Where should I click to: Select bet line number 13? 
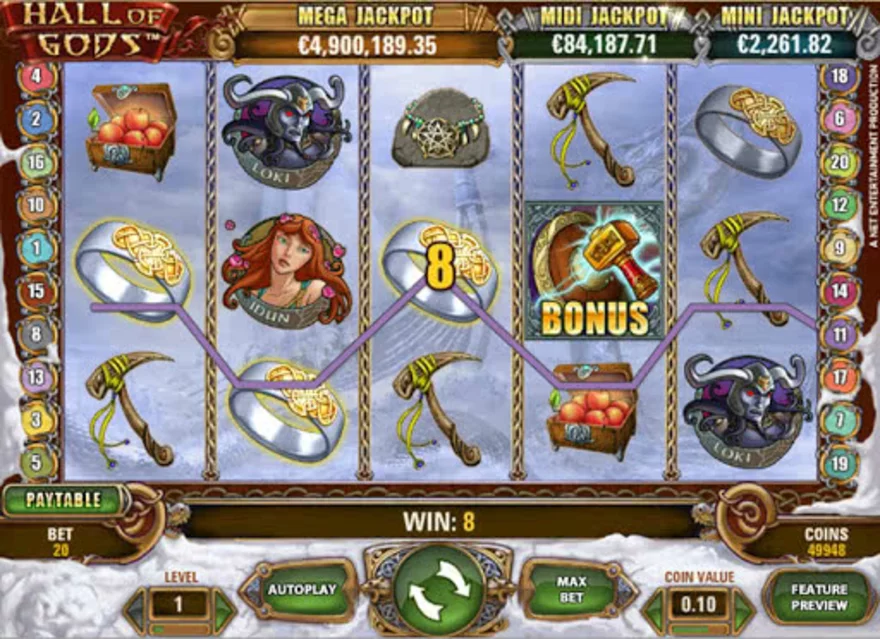37,377
